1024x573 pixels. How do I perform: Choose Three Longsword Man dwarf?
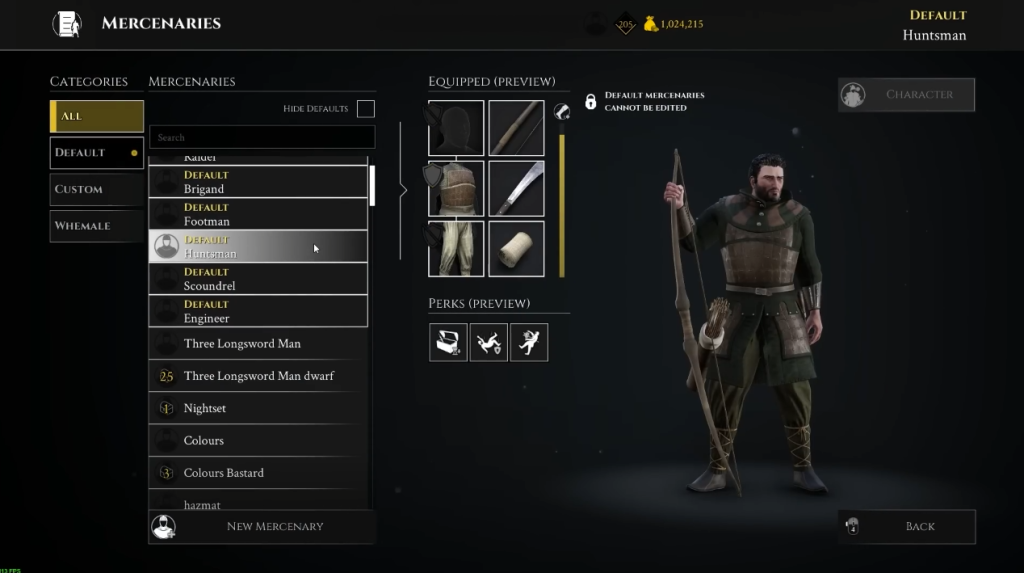[x=258, y=376]
